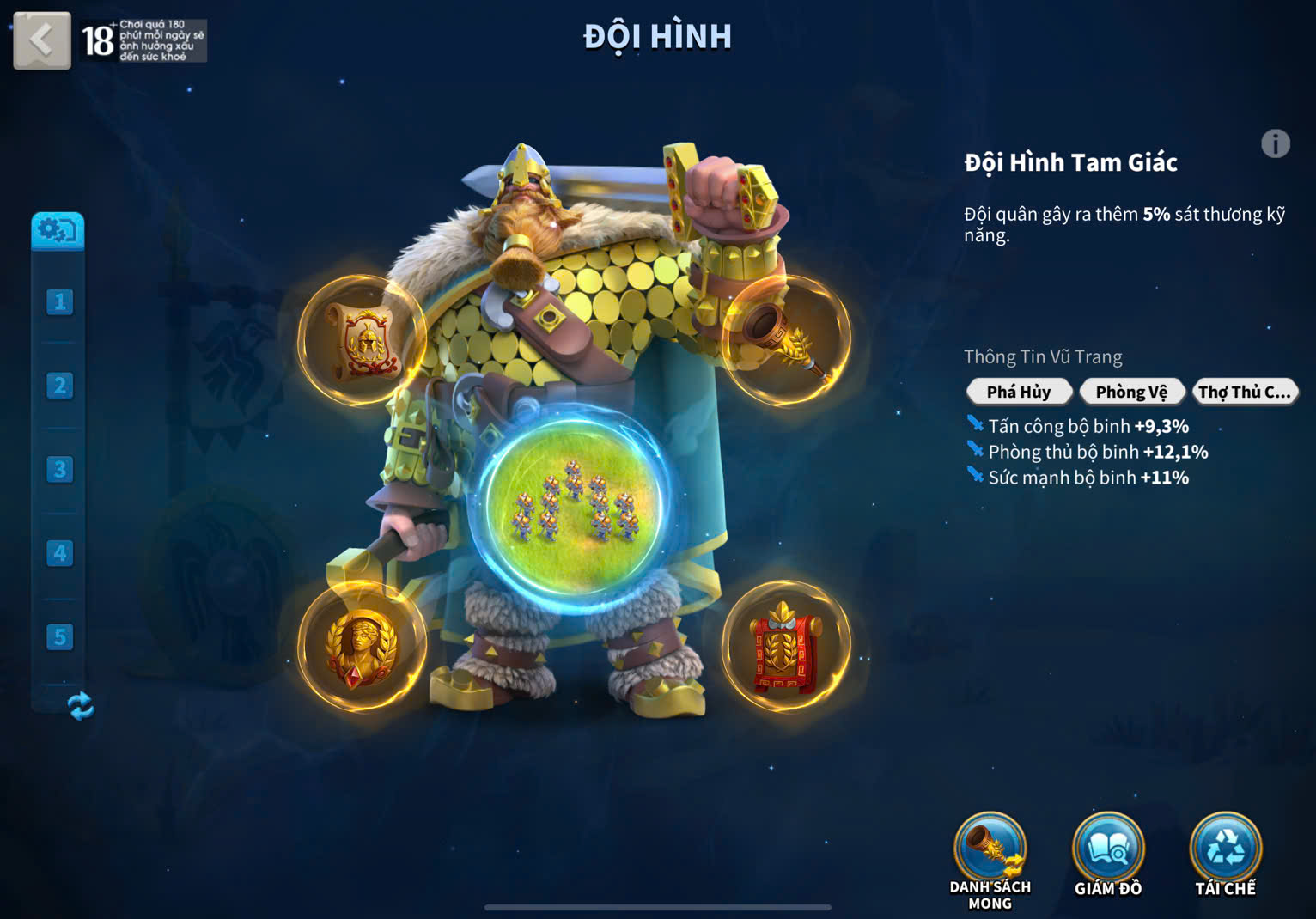Select formation preset 2
Viewport: 1316px width, 919px height.
pyautogui.click(x=59, y=386)
